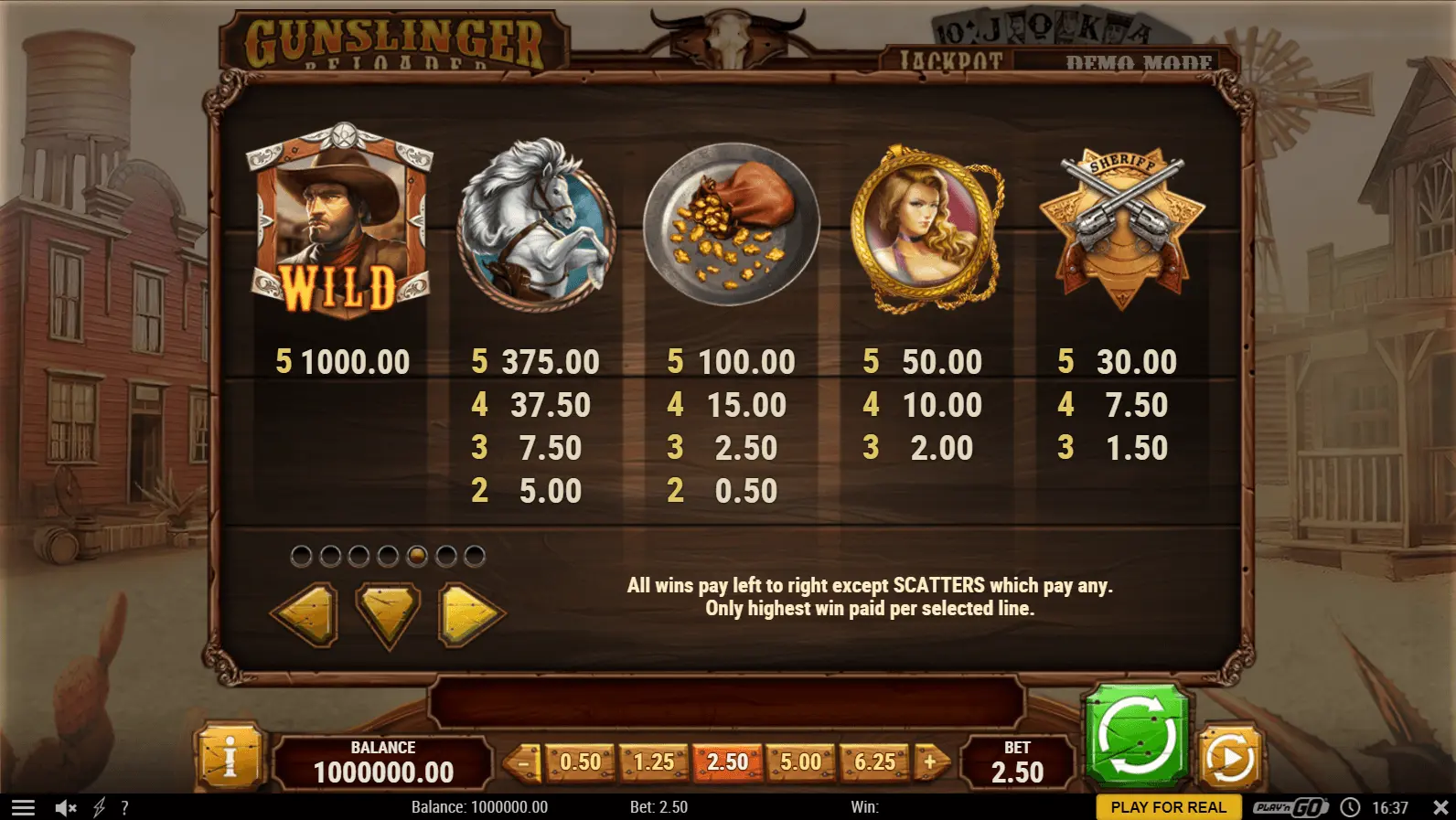The width and height of the screenshot is (1456, 820).
Task: Advance to the next paytable page
Action: (x=471, y=613)
